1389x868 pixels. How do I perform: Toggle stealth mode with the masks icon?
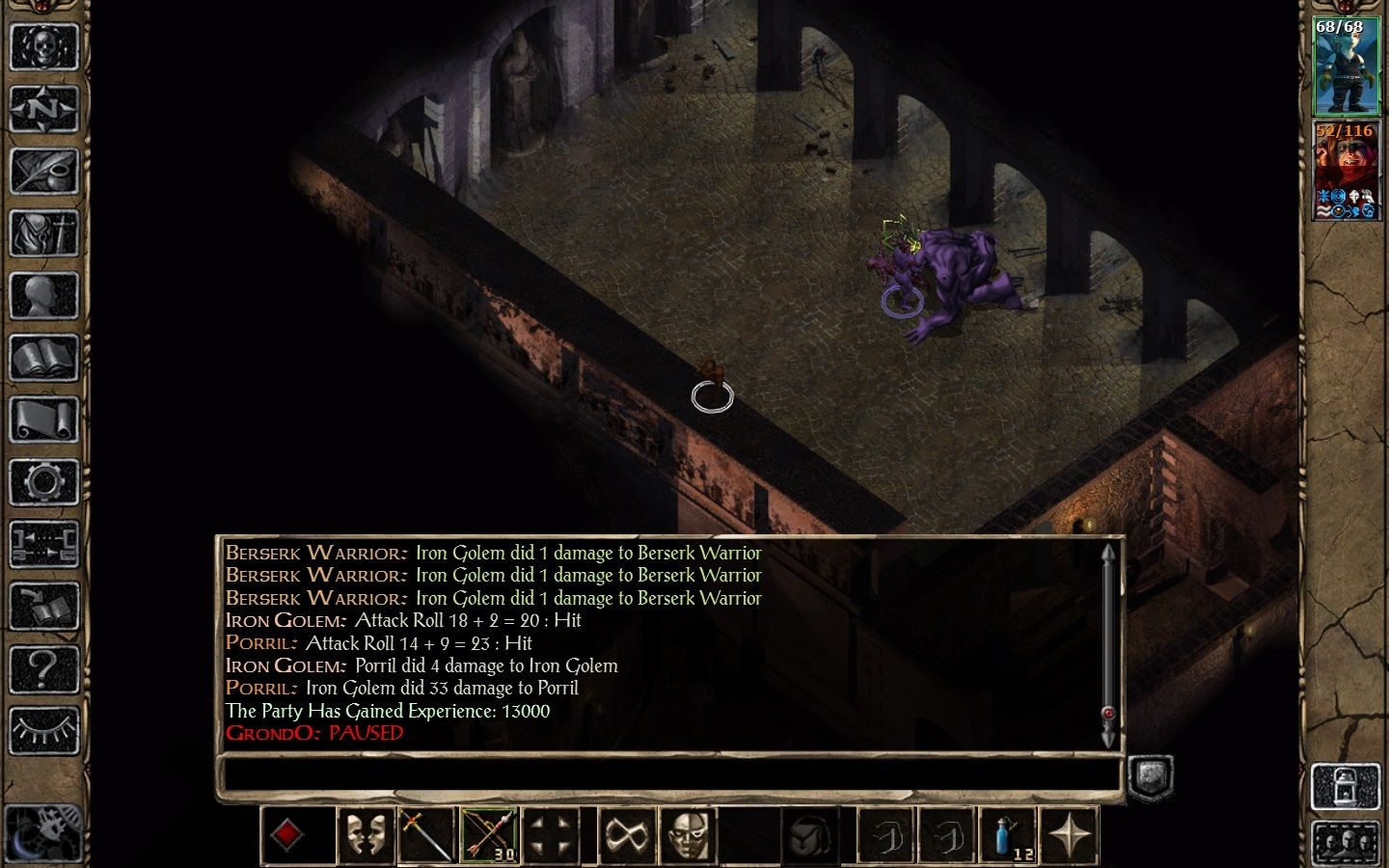click(365, 833)
